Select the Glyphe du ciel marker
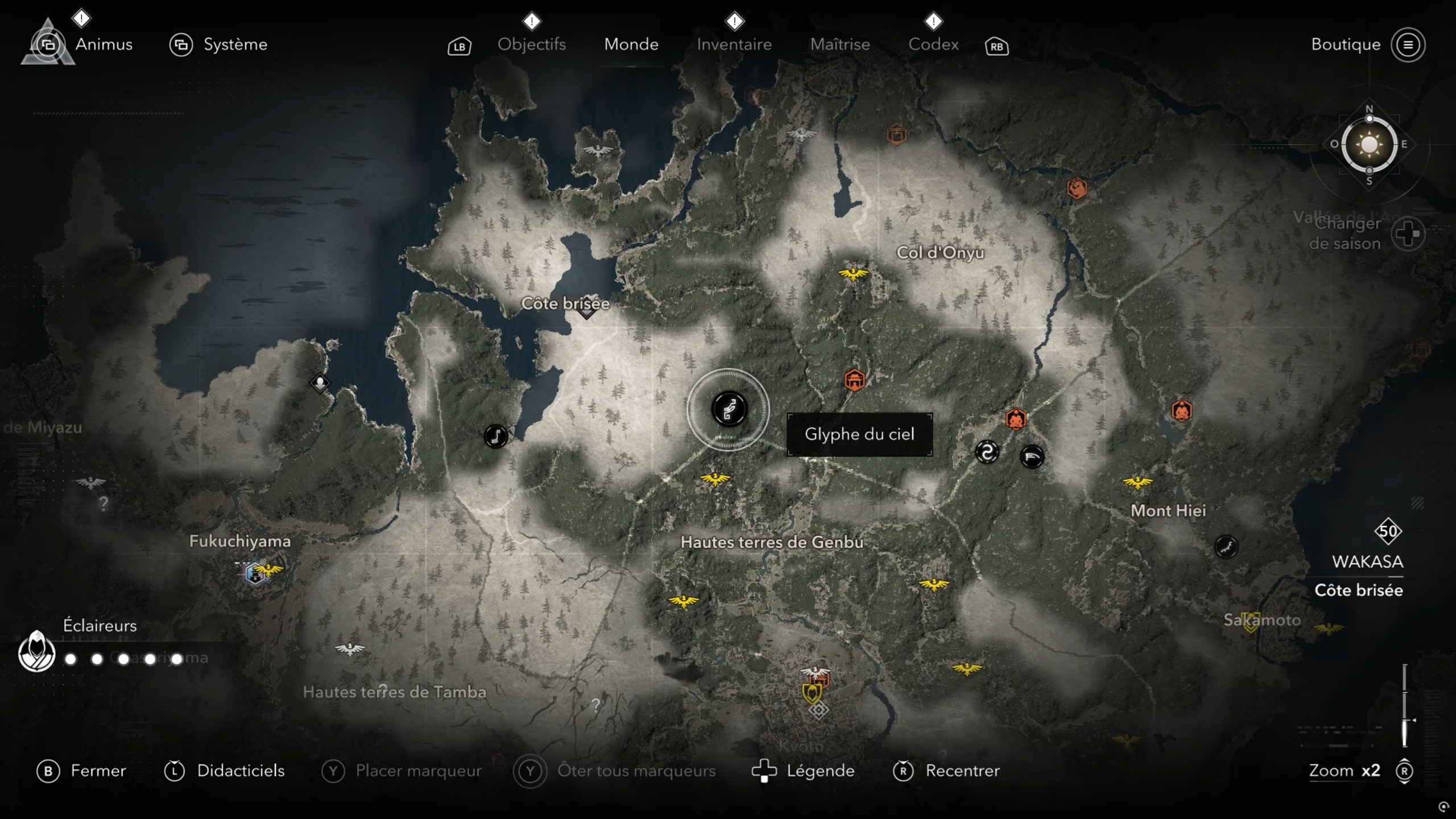The height and width of the screenshot is (819, 1456). (728, 409)
